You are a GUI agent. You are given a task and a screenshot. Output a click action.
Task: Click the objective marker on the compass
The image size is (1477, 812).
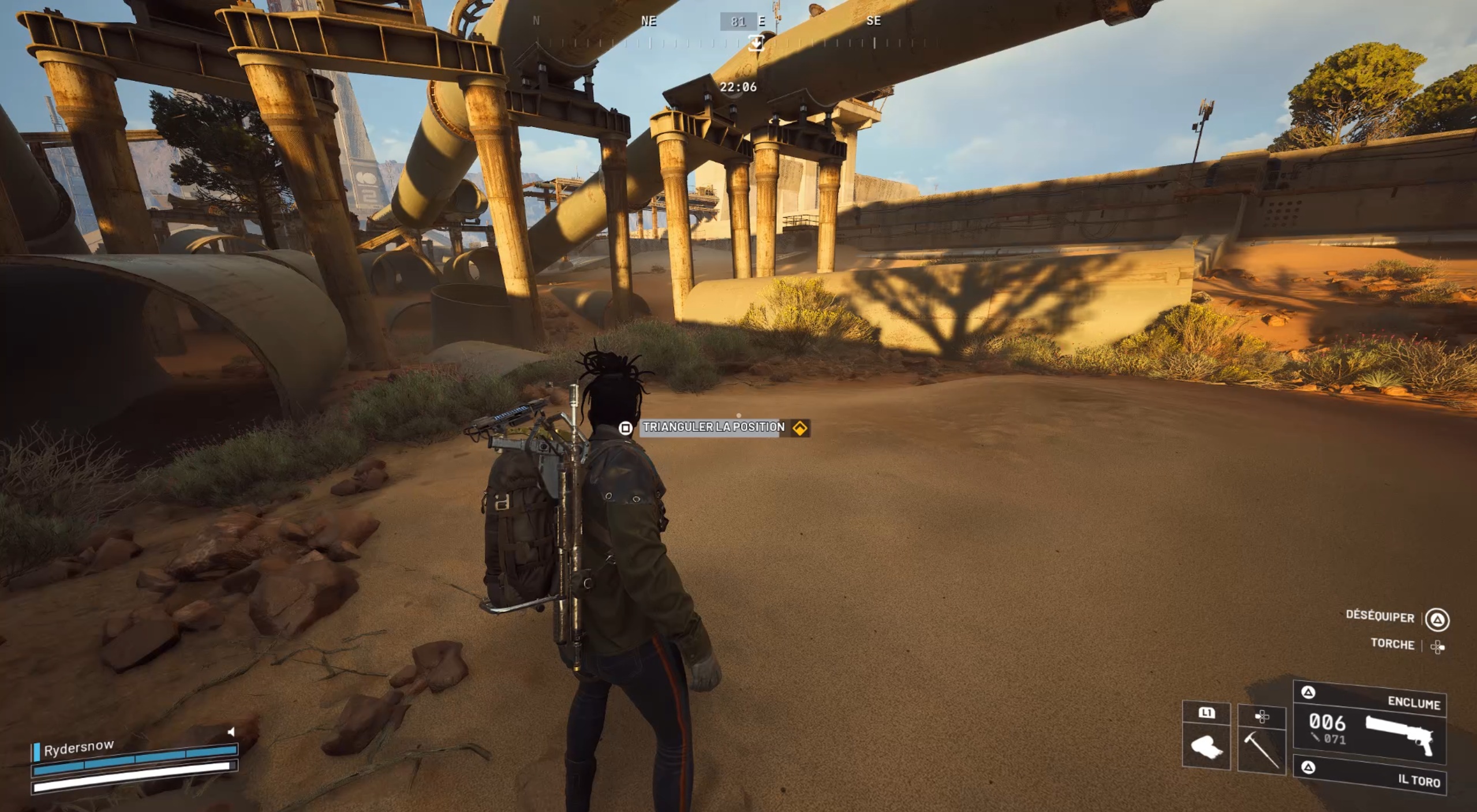(756, 43)
